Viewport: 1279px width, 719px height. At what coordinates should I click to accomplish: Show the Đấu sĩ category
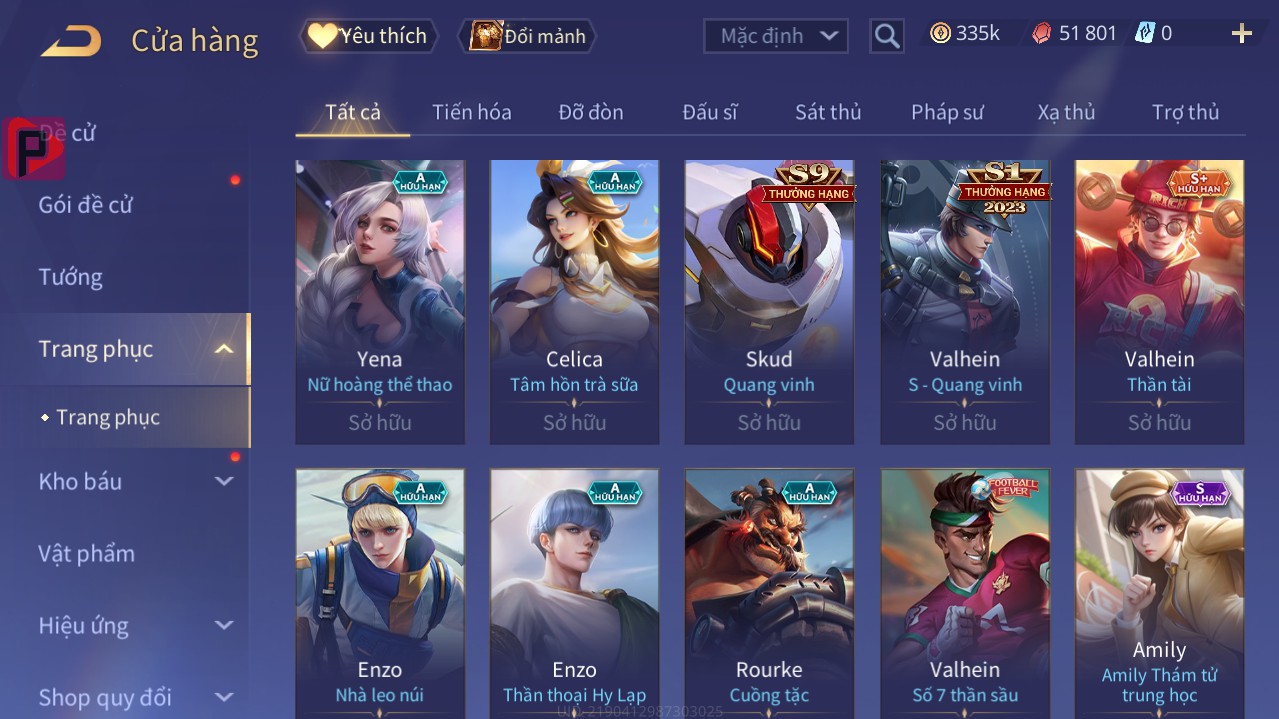click(709, 112)
